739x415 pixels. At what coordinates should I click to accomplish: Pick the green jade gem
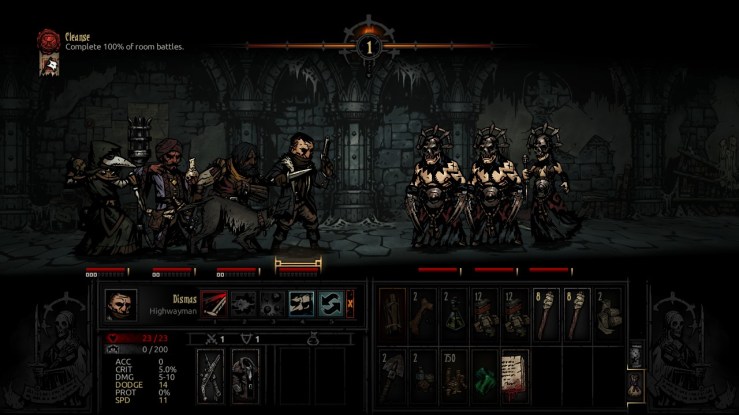coord(485,370)
